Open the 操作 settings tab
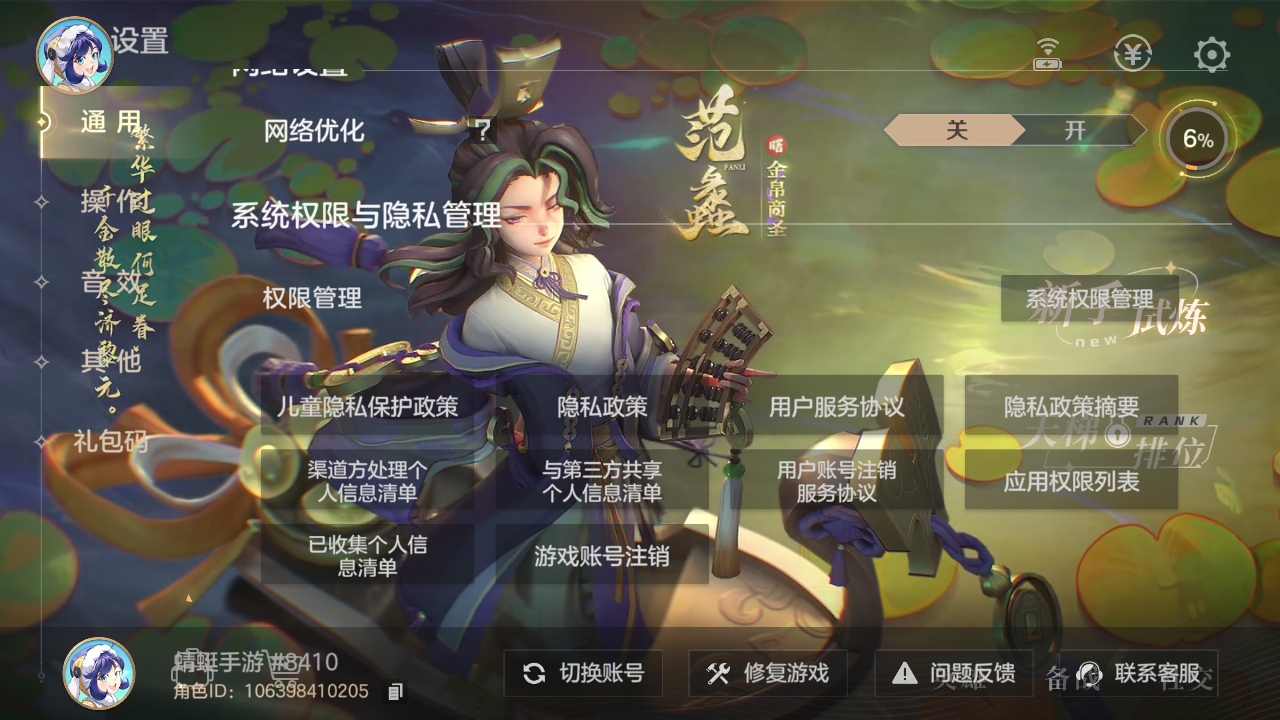Image resolution: width=1280 pixels, height=720 pixels. 110,202
